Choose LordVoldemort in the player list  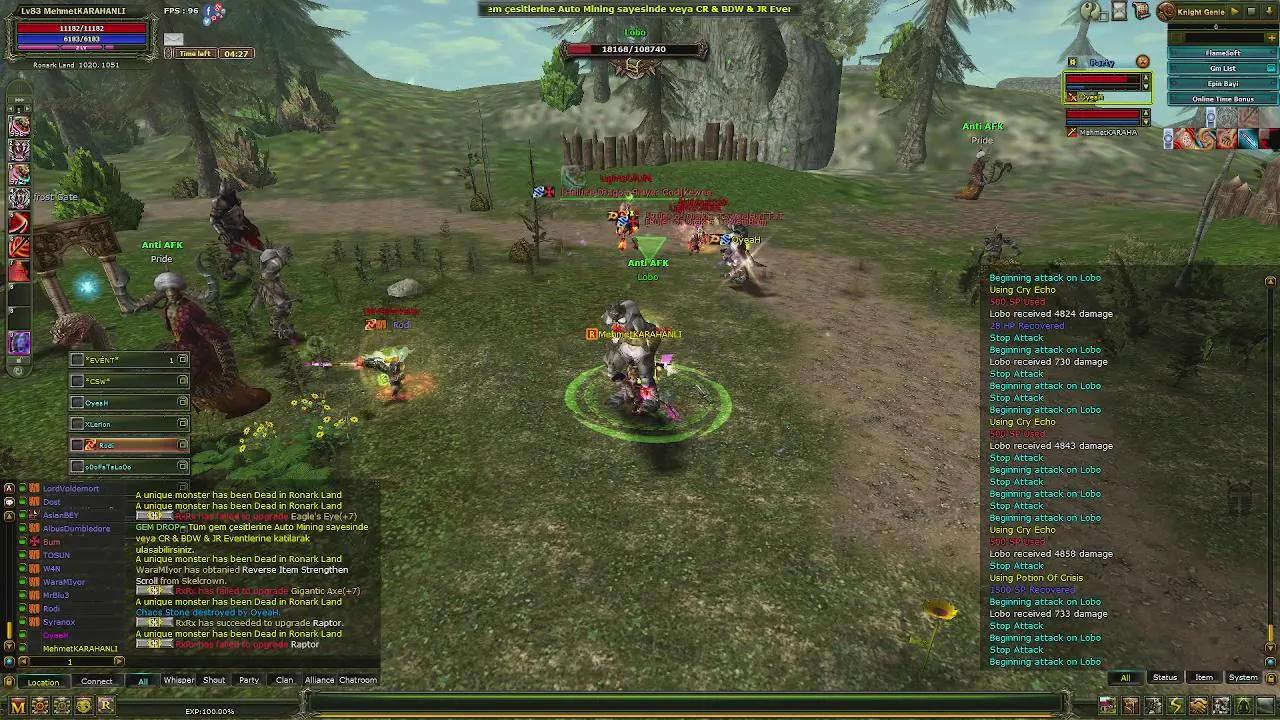[x=71, y=489]
